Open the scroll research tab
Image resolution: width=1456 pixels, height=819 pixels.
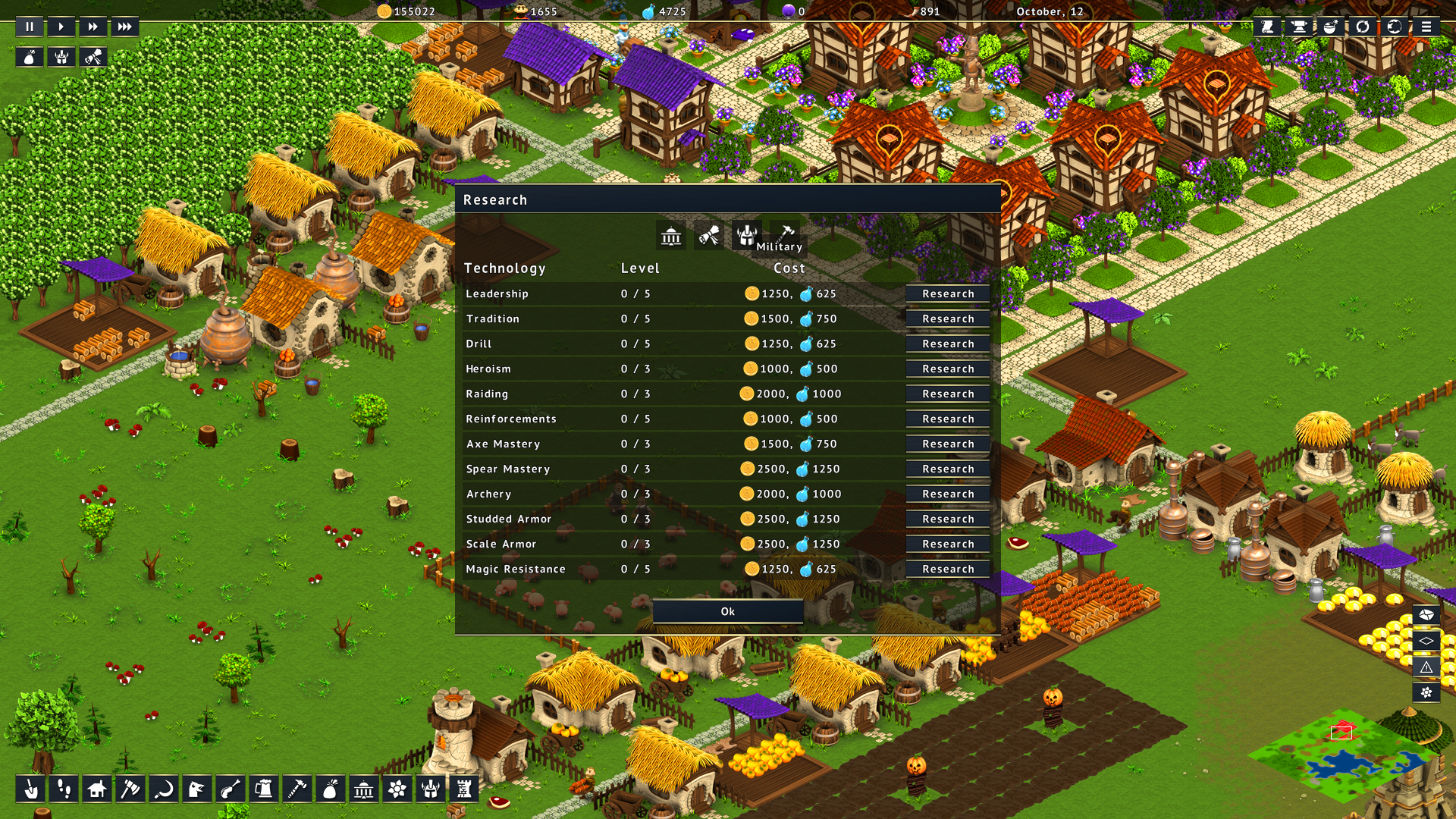(709, 237)
